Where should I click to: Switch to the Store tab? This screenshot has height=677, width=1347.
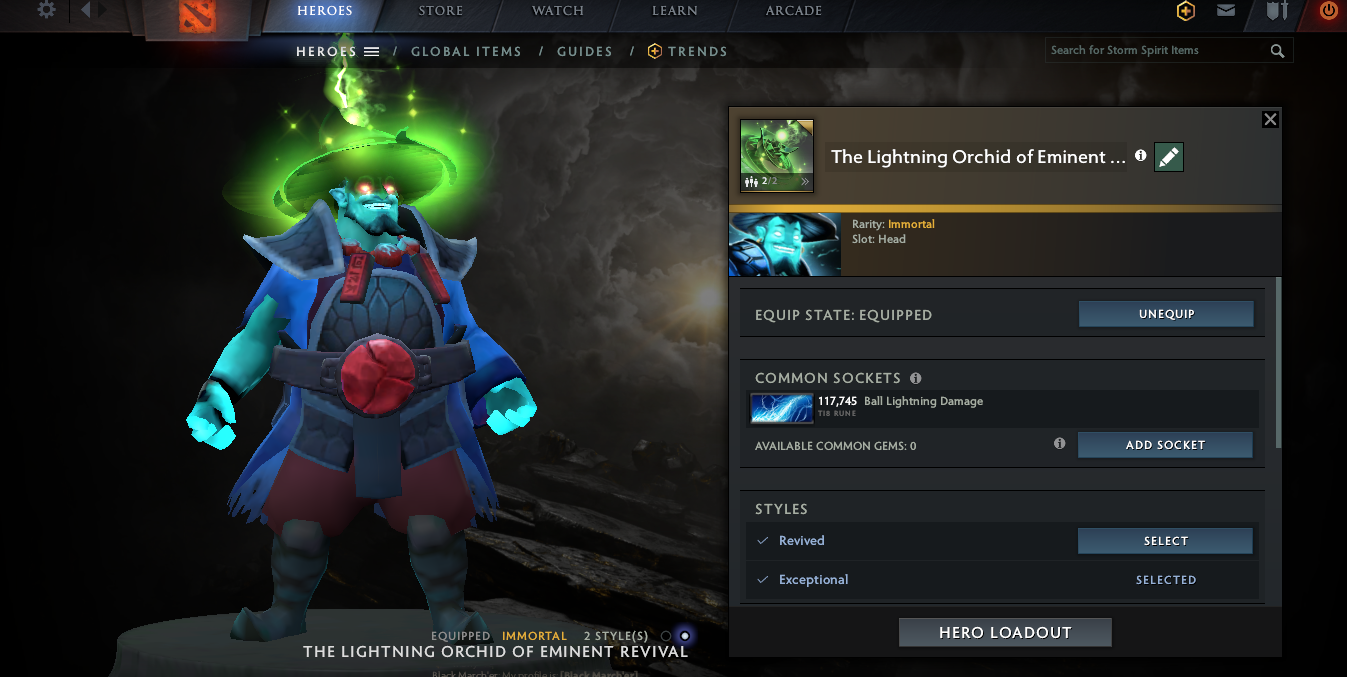tap(441, 11)
